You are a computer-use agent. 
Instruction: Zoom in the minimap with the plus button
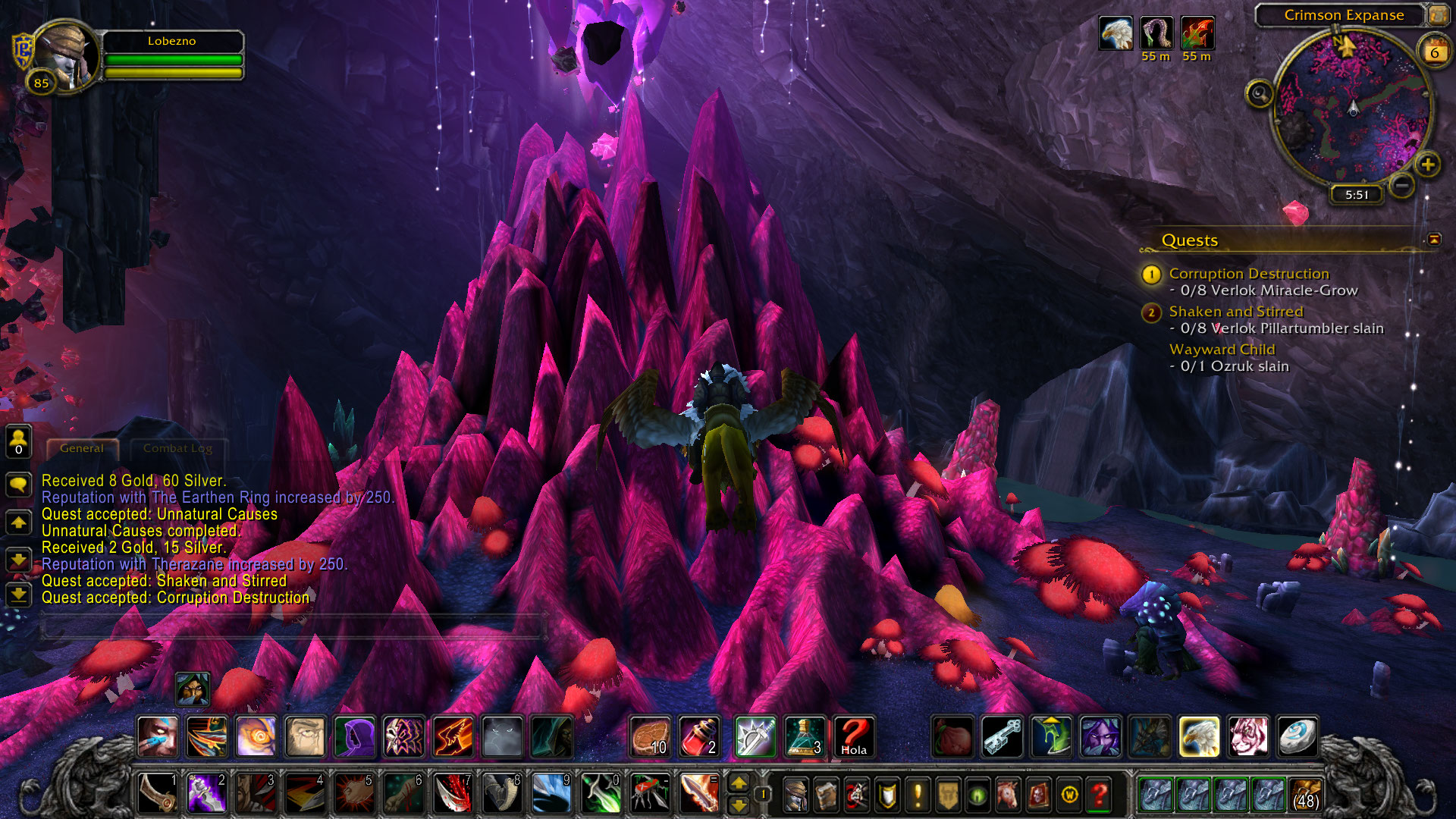[x=1427, y=165]
